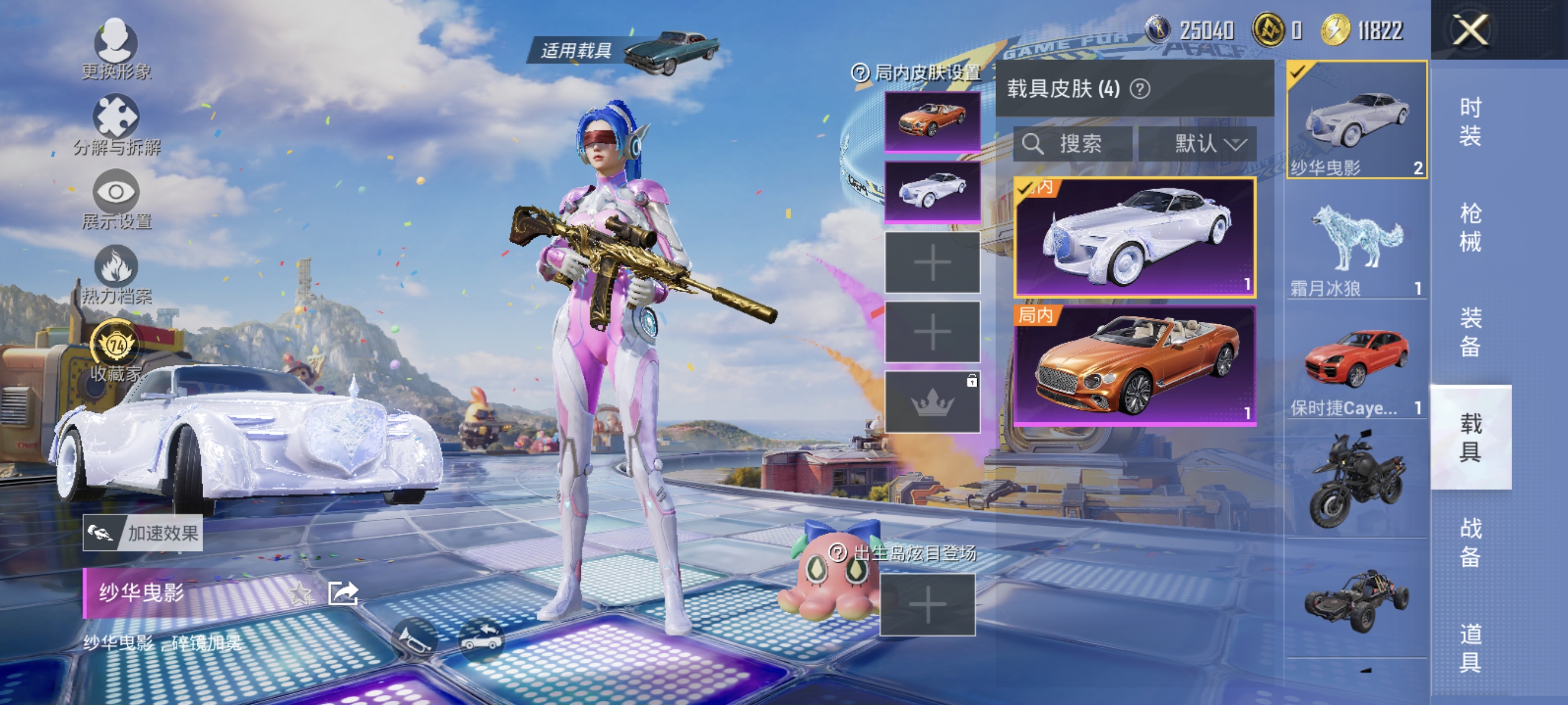The image size is (1568, 705).
Task: Open the 分解与拆解 dismantle icon
Action: click(x=117, y=116)
